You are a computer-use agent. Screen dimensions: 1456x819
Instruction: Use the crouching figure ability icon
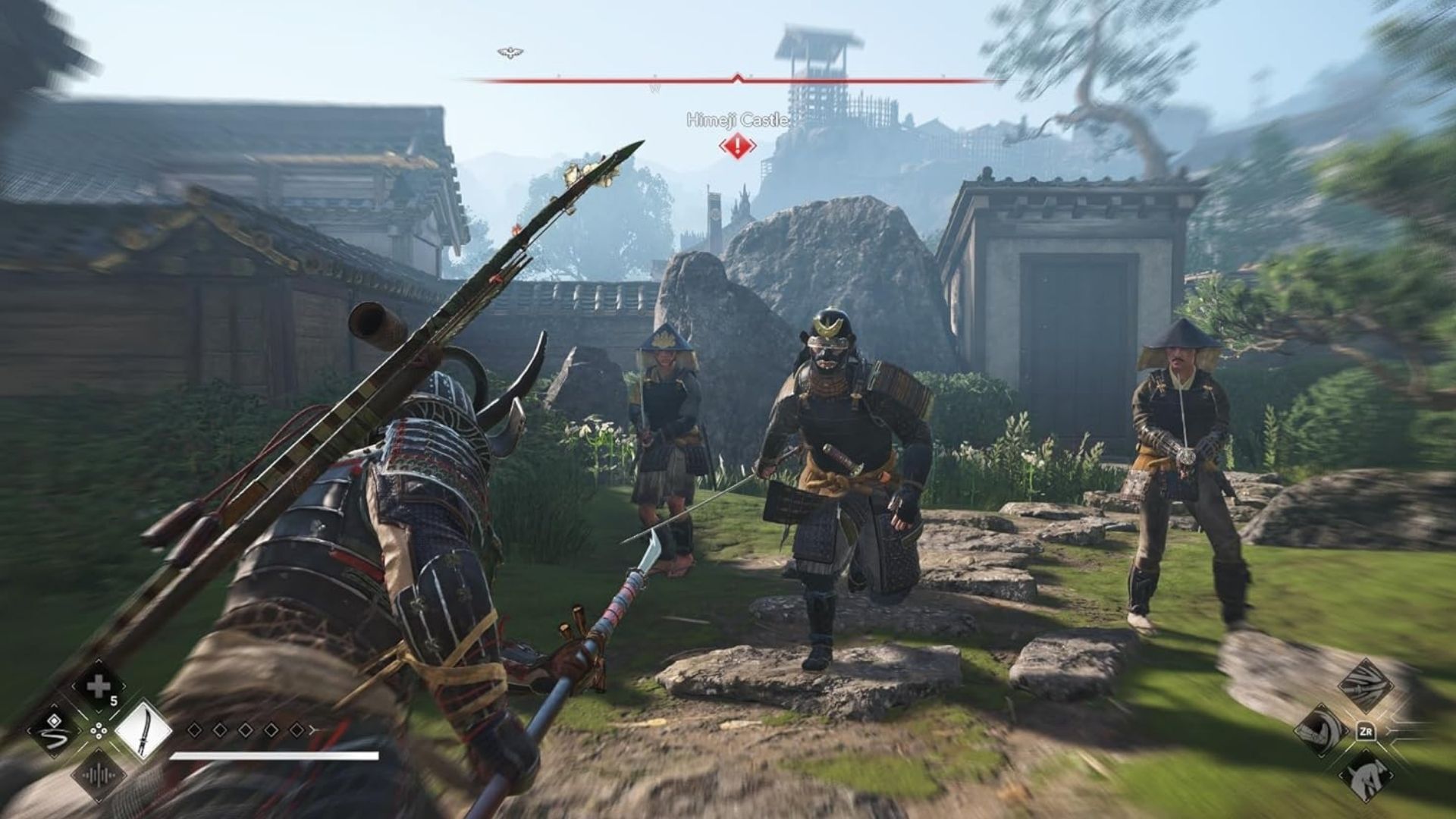(x=1365, y=776)
